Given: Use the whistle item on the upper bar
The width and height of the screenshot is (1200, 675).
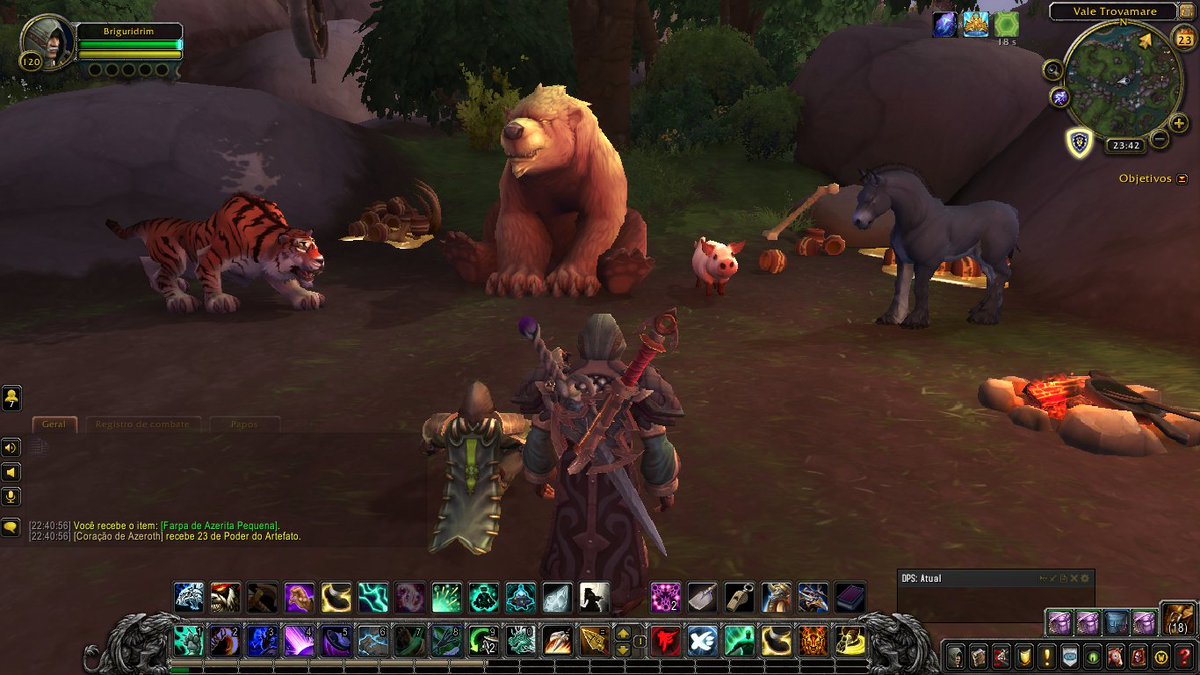Looking at the screenshot, I should pyautogui.click(x=739, y=597).
